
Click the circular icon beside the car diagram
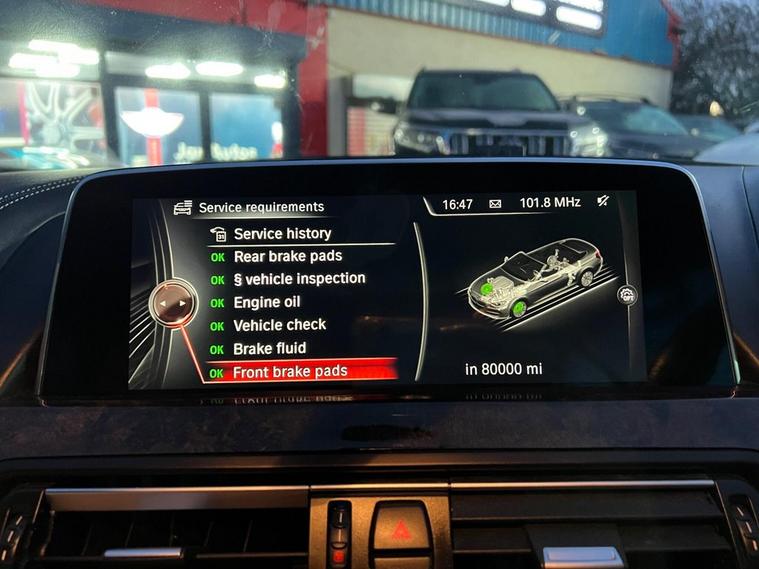626,294
